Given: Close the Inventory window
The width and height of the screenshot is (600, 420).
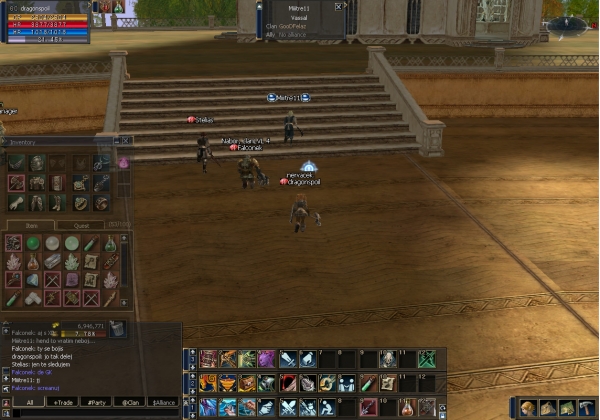Looking at the screenshot, I should [x=125, y=141].
